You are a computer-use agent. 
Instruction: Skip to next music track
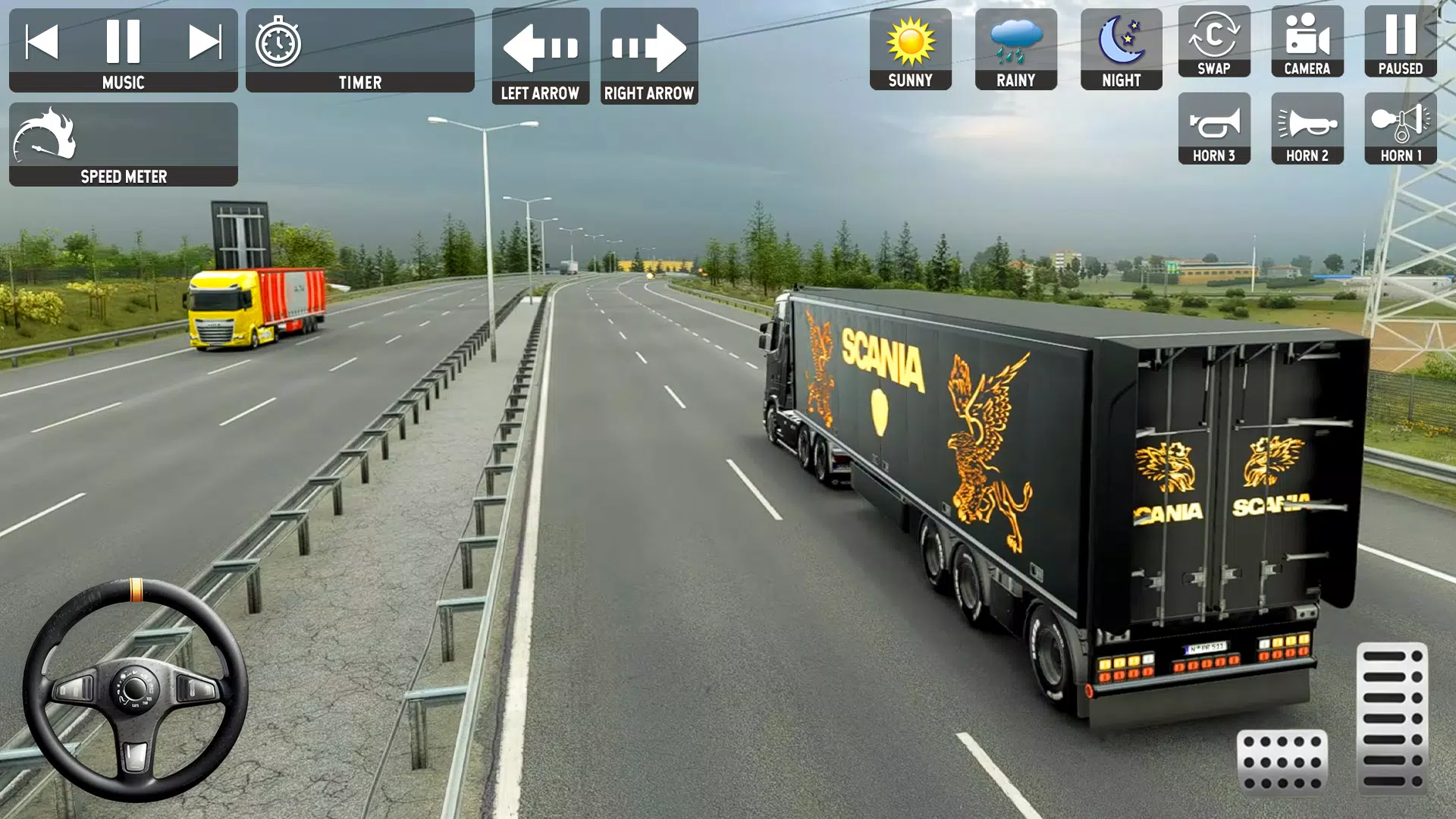pos(205,42)
